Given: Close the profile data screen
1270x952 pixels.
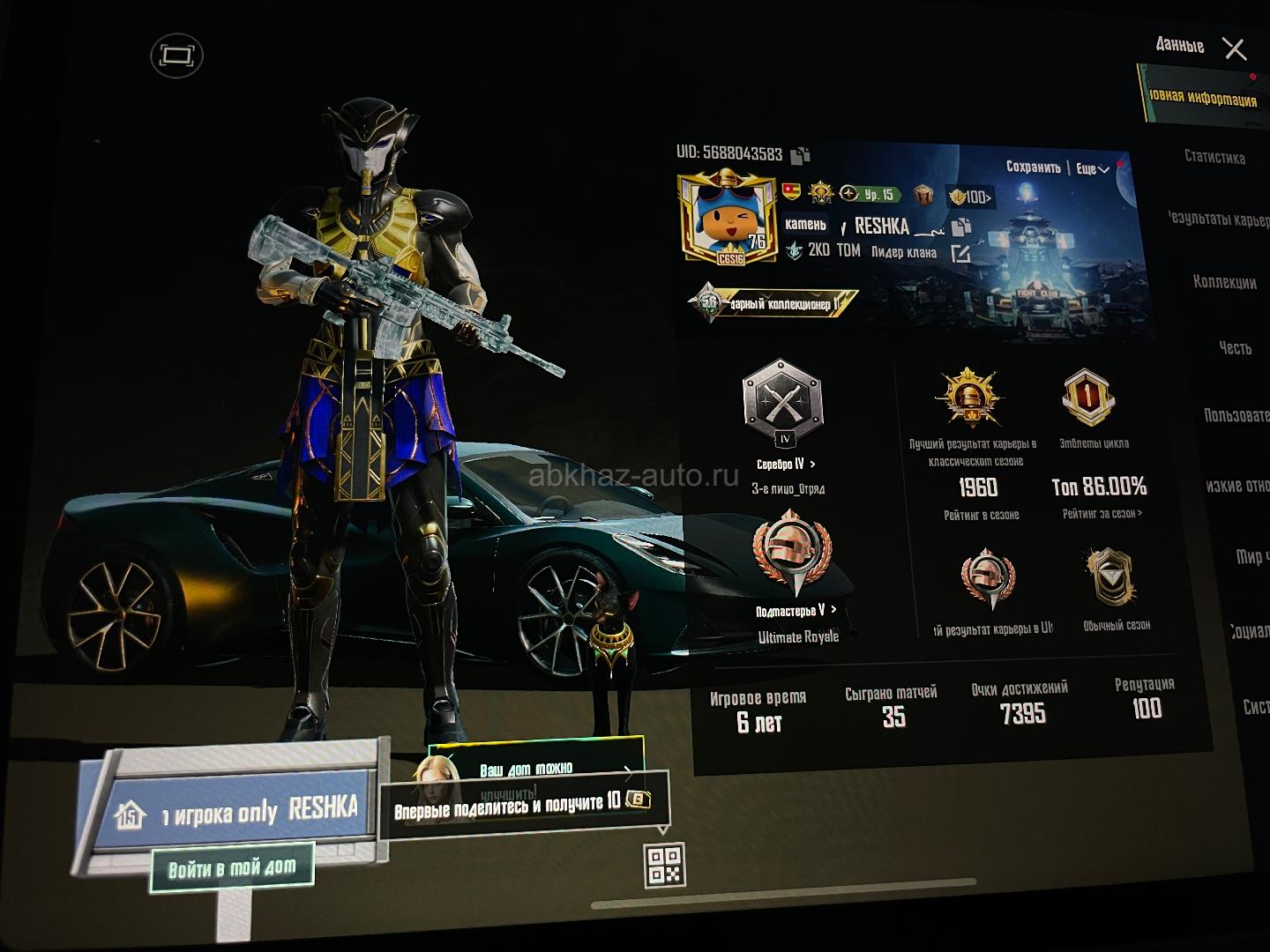Looking at the screenshot, I should pyautogui.click(x=1235, y=48).
